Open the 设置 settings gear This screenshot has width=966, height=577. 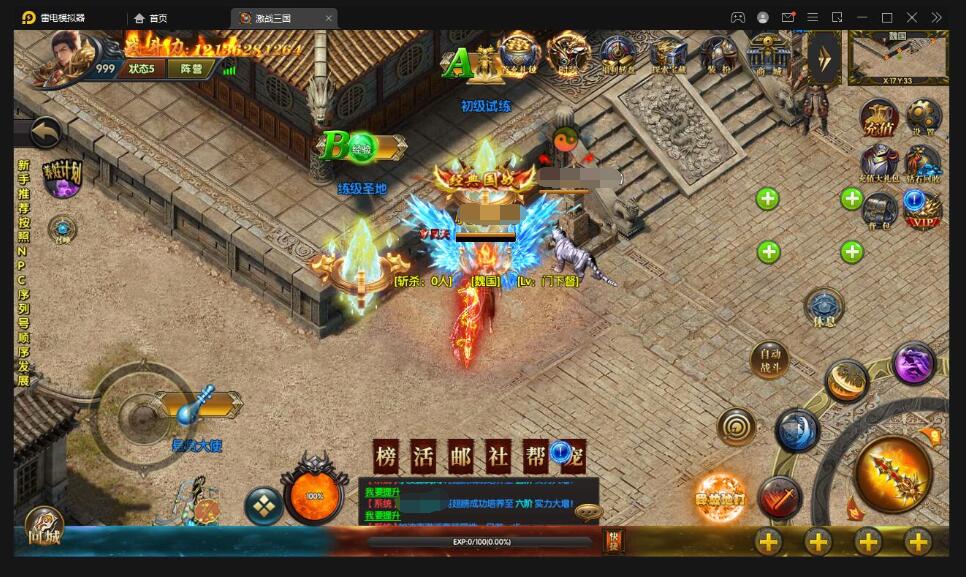coord(923,119)
